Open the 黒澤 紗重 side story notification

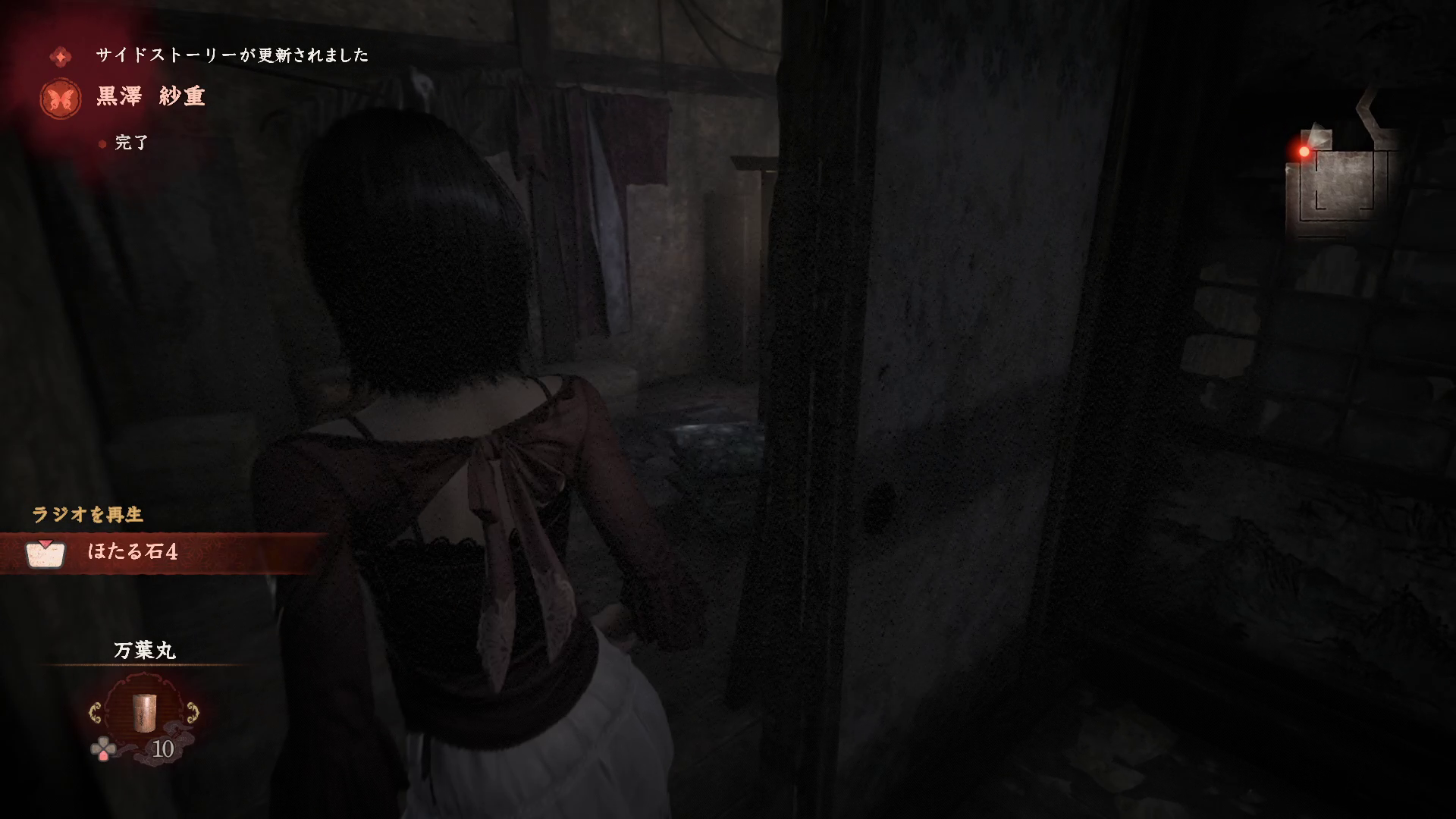click(x=151, y=97)
